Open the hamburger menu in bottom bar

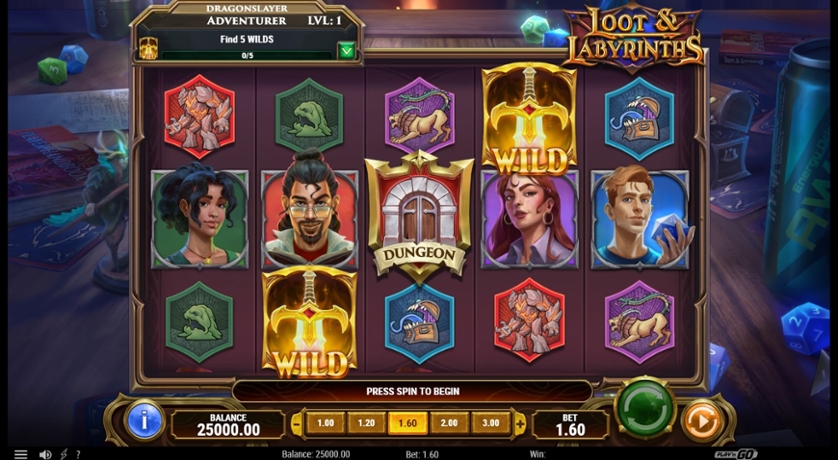point(20,454)
